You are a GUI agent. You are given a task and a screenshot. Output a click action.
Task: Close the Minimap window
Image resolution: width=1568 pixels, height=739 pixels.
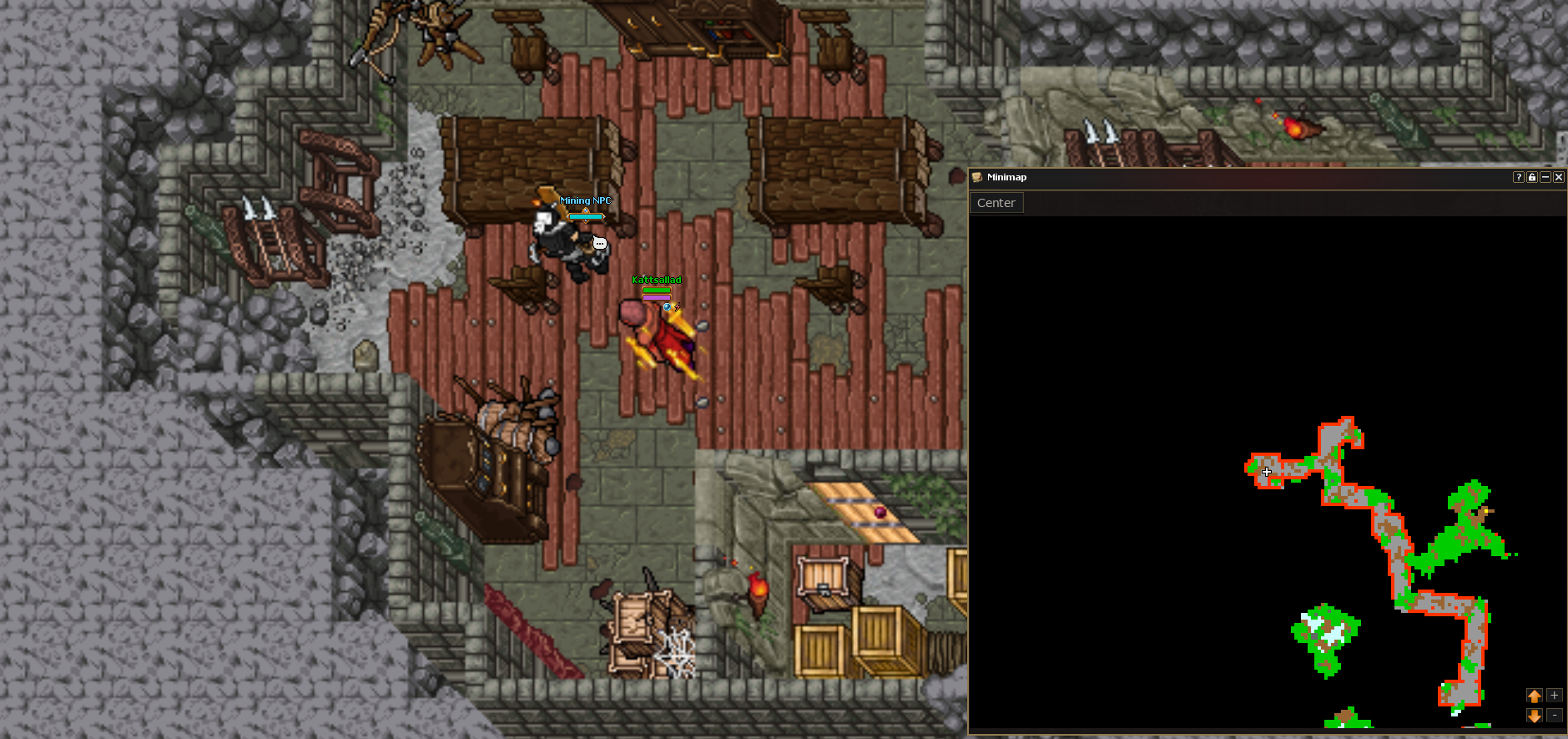point(1558,177)
